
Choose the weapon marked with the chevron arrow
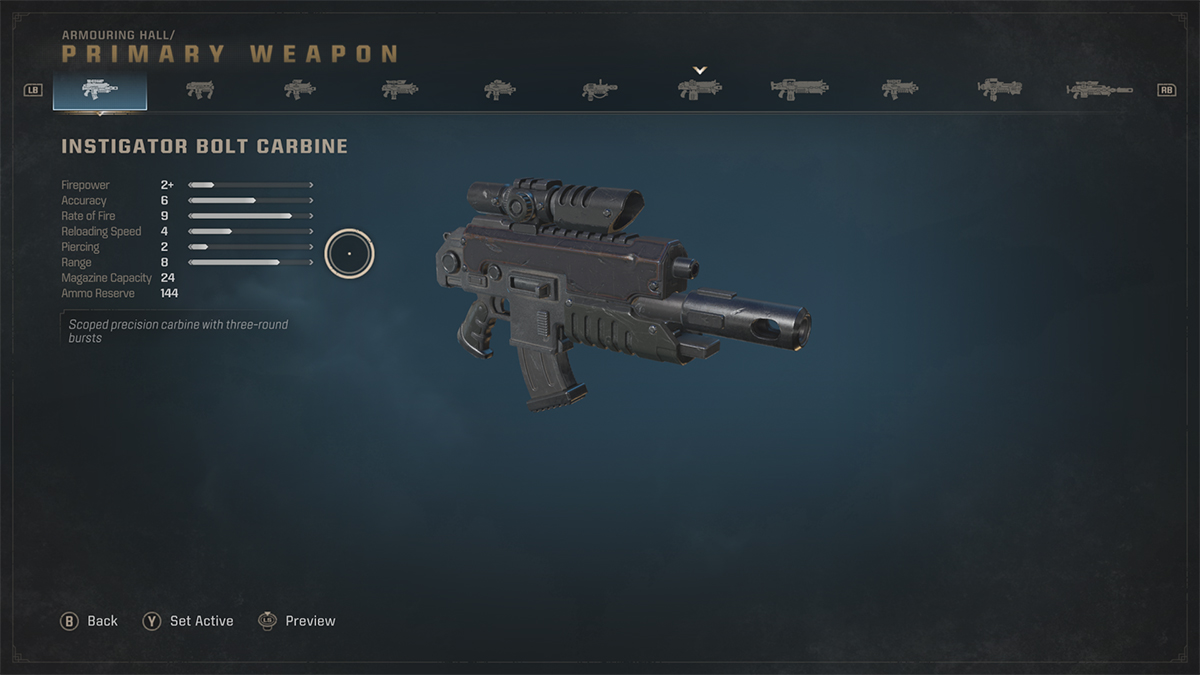(699, 89)
